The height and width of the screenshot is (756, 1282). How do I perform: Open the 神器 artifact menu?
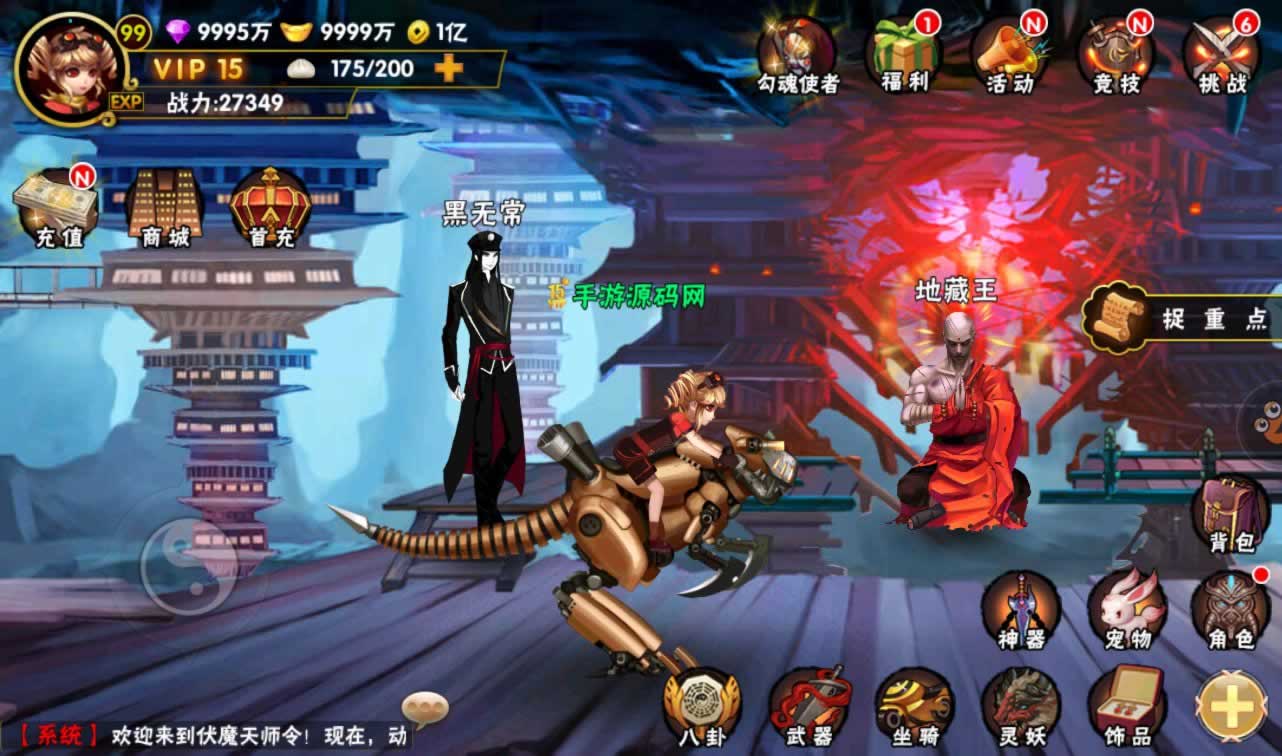coord(1020,610)
